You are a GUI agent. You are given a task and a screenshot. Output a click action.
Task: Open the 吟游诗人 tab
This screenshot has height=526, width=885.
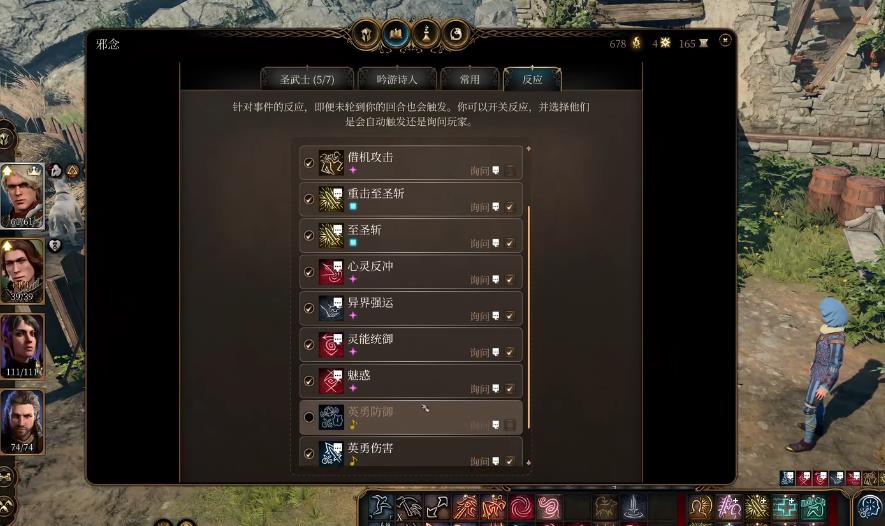pos(397,79)
